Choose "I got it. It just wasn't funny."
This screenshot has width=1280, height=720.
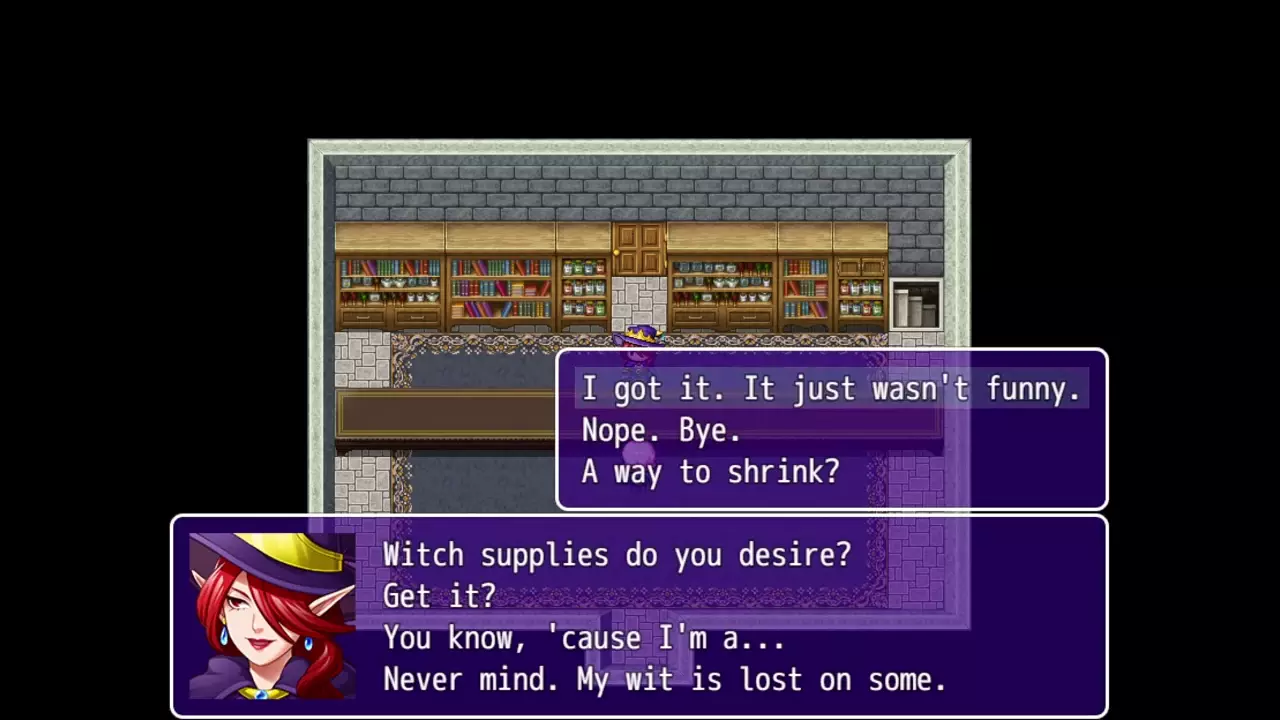point(831,389)
